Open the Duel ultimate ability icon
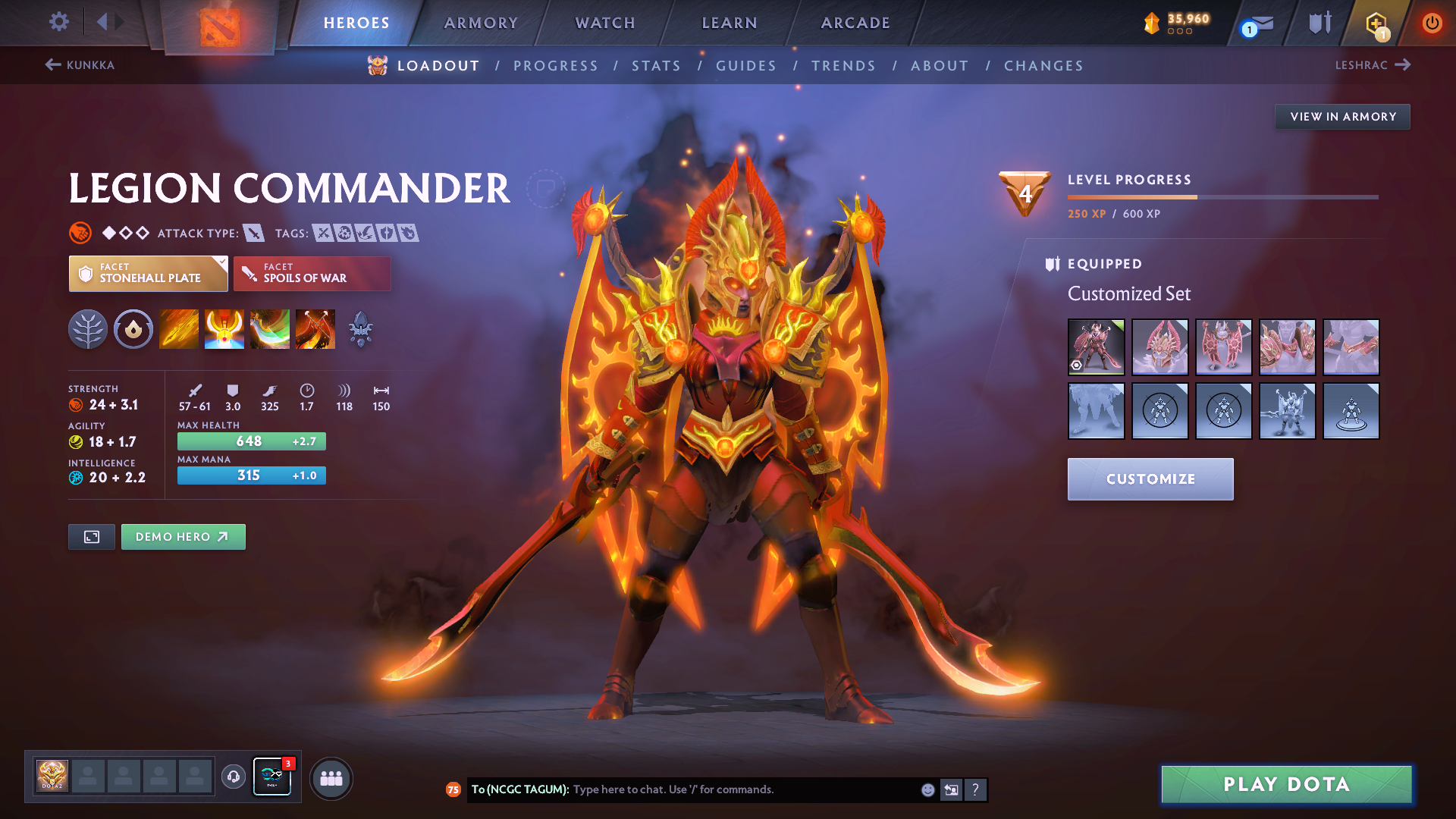This screenshot has width=1456, height=819. [315, 328]
